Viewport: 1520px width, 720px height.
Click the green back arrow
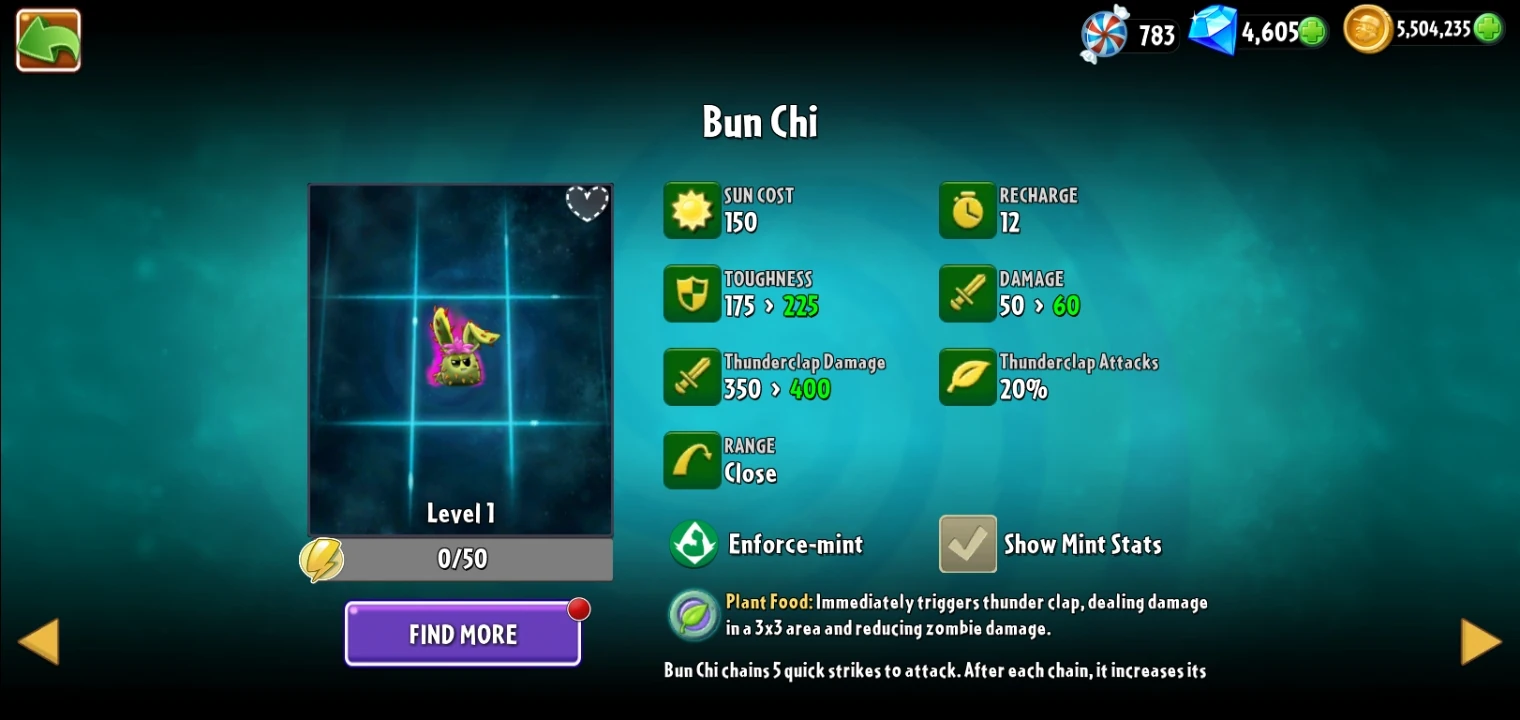pos(48,41)
